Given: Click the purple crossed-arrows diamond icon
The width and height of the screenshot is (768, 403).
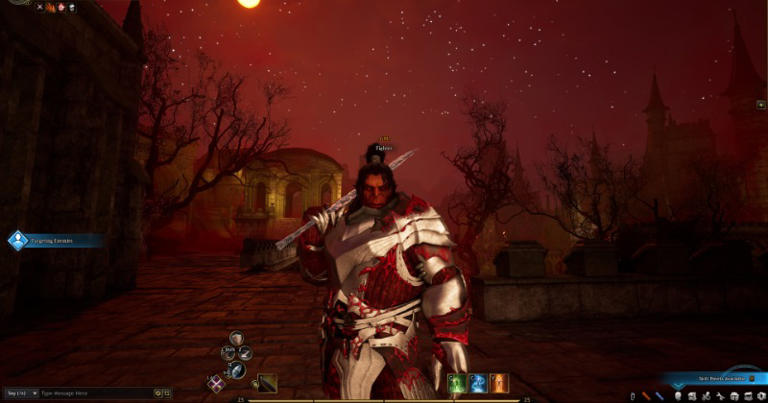Looking at the screenshot, I should pos(215,382).
